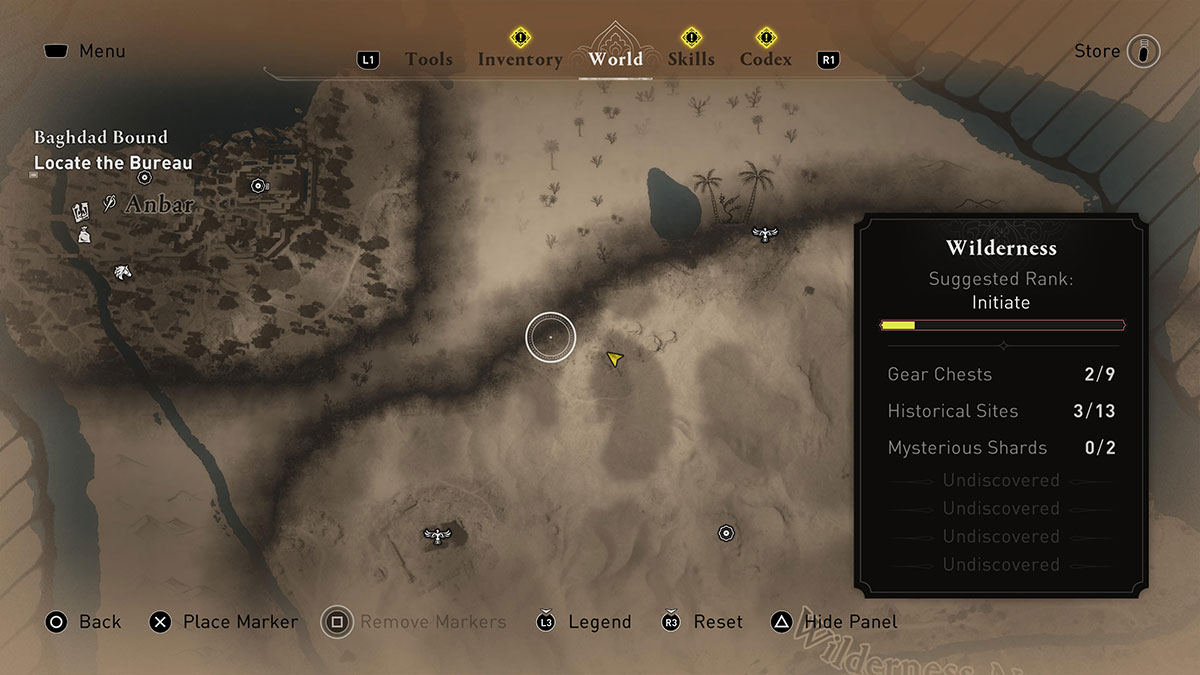Viewport: 1200px width, 675px height.
Task: Select the yellow player arrow on the map
Action: click(x=613, y=358)
